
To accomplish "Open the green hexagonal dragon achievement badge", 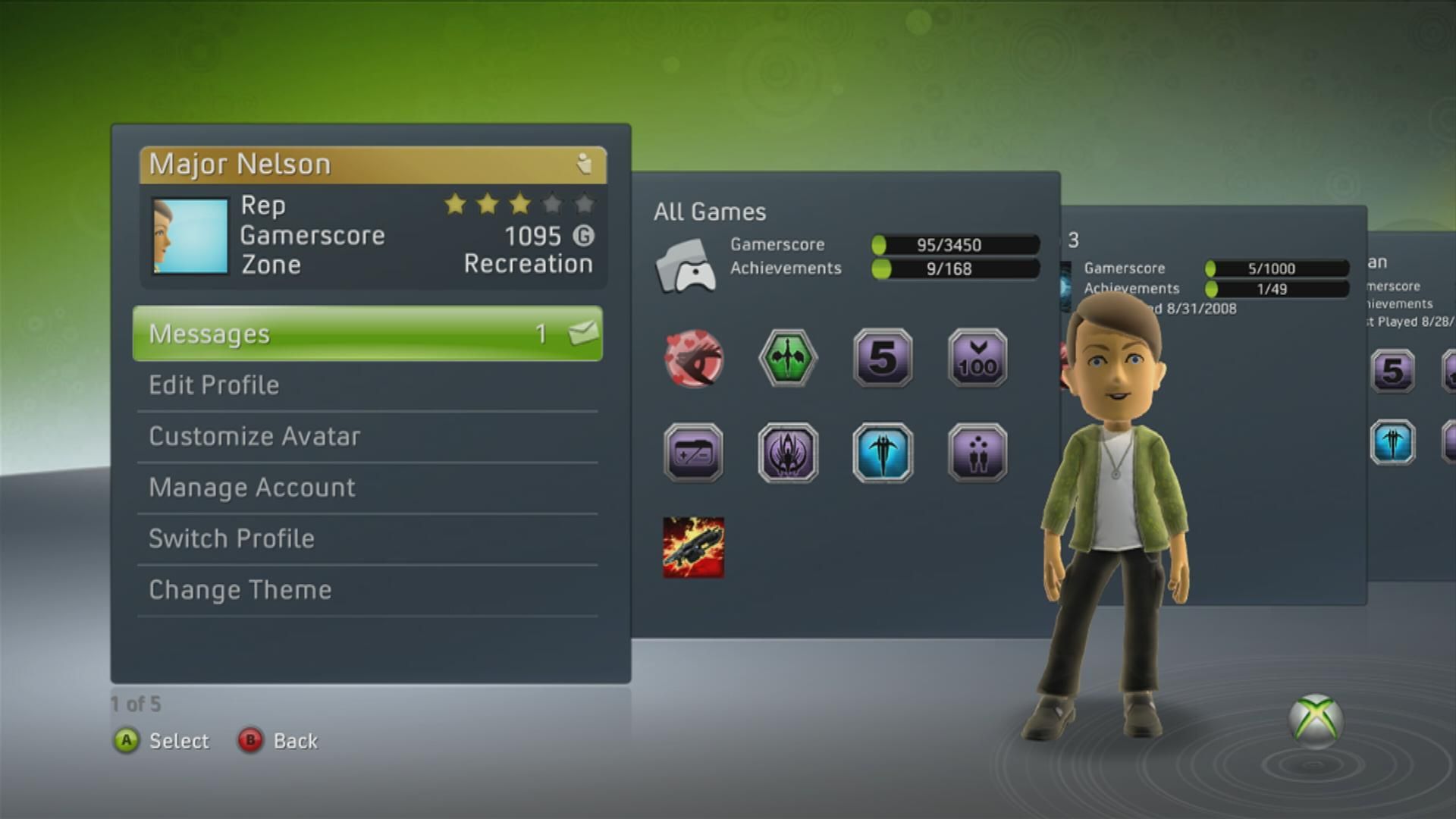I will [787, 358].
